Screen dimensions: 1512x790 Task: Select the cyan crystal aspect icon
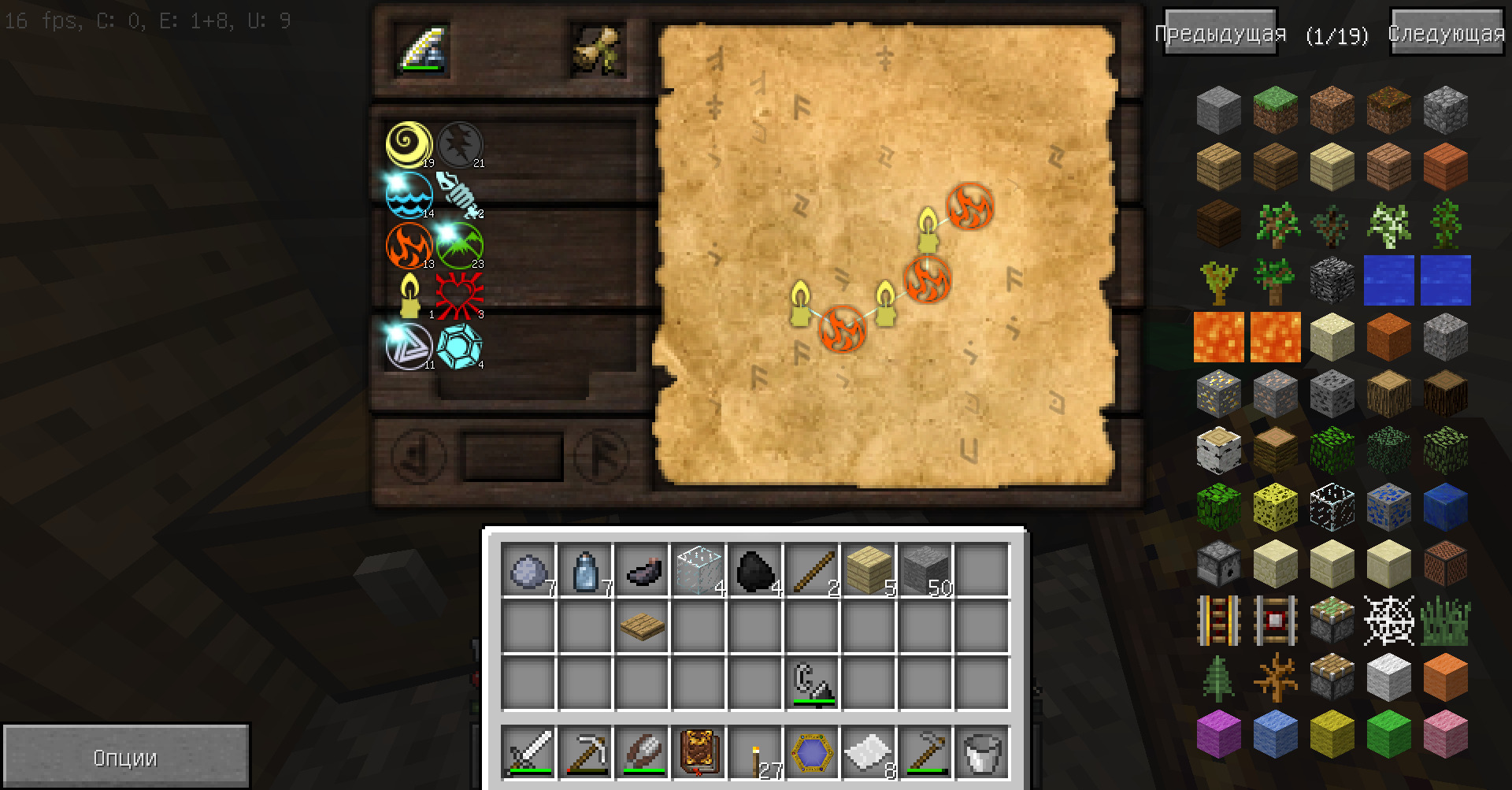pos(459,345)
